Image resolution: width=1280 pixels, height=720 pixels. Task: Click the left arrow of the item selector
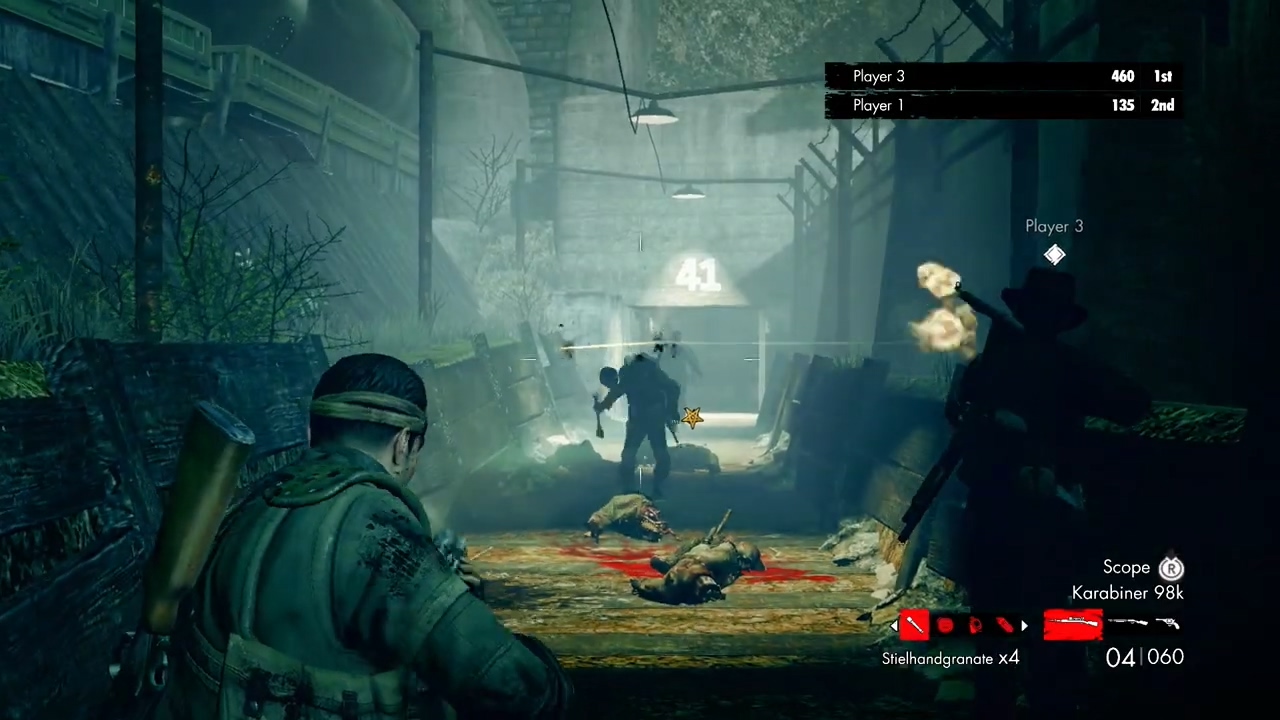894,626
